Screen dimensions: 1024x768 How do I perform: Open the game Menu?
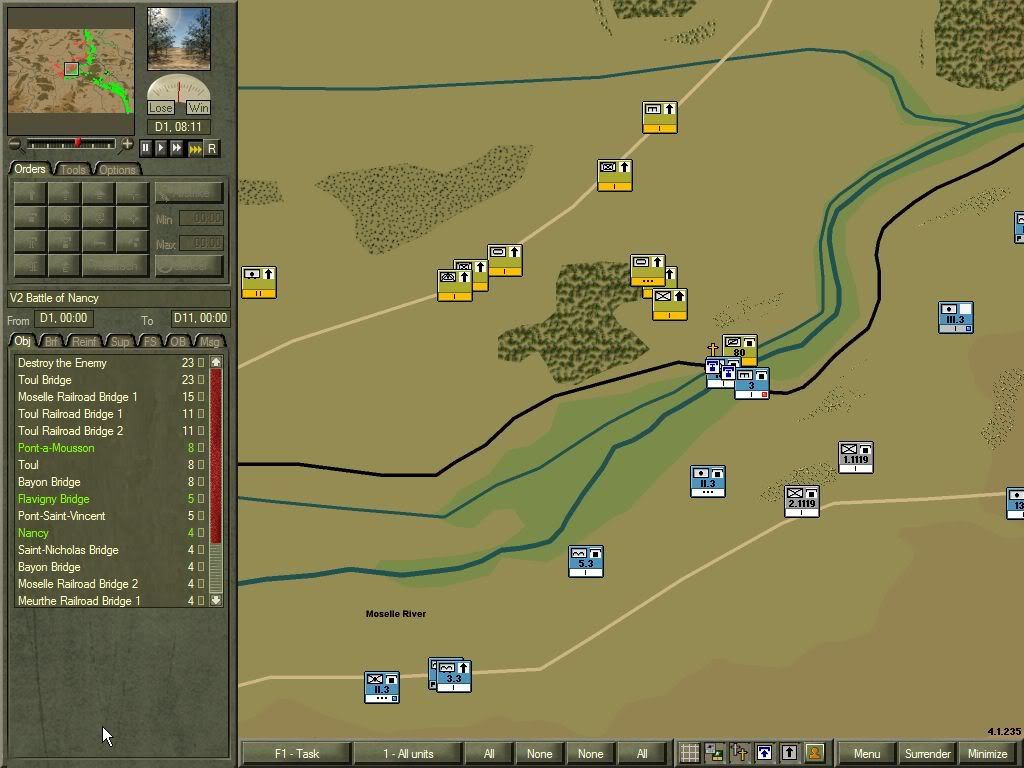(866, 754)
